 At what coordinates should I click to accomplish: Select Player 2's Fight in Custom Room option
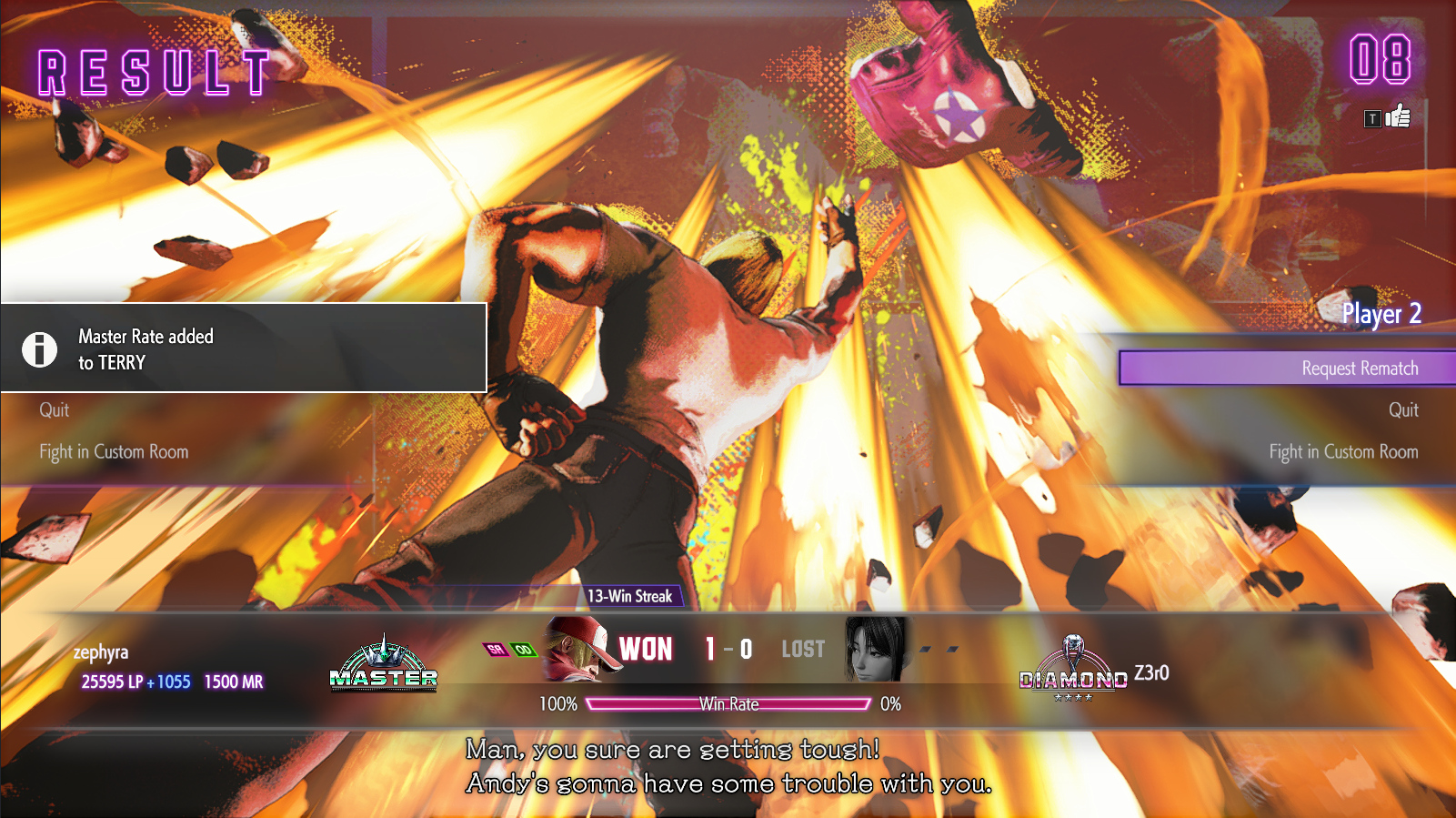[1343, 452]
